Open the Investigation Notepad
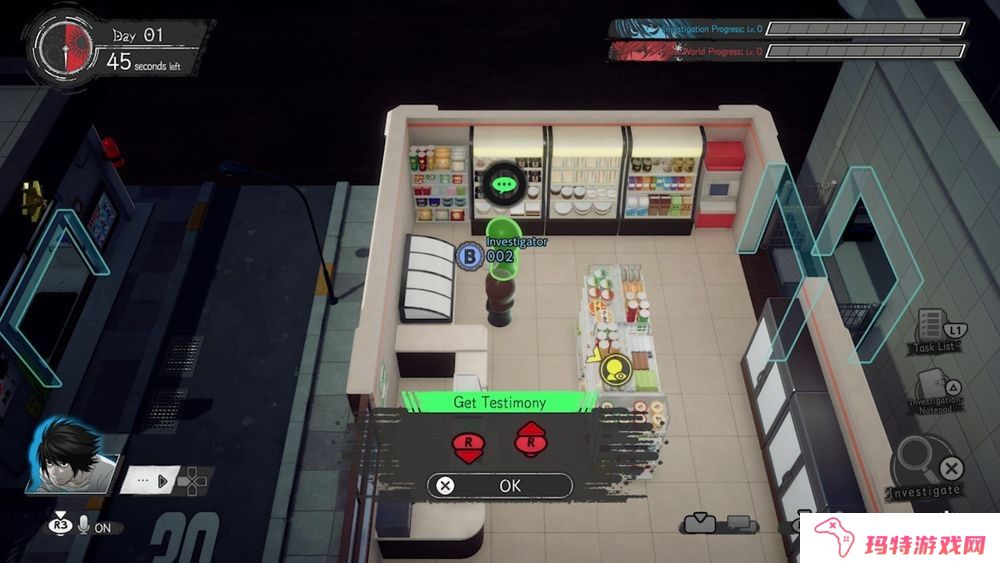The height and width of the screenshot is (563, 1000). (936, 392)
